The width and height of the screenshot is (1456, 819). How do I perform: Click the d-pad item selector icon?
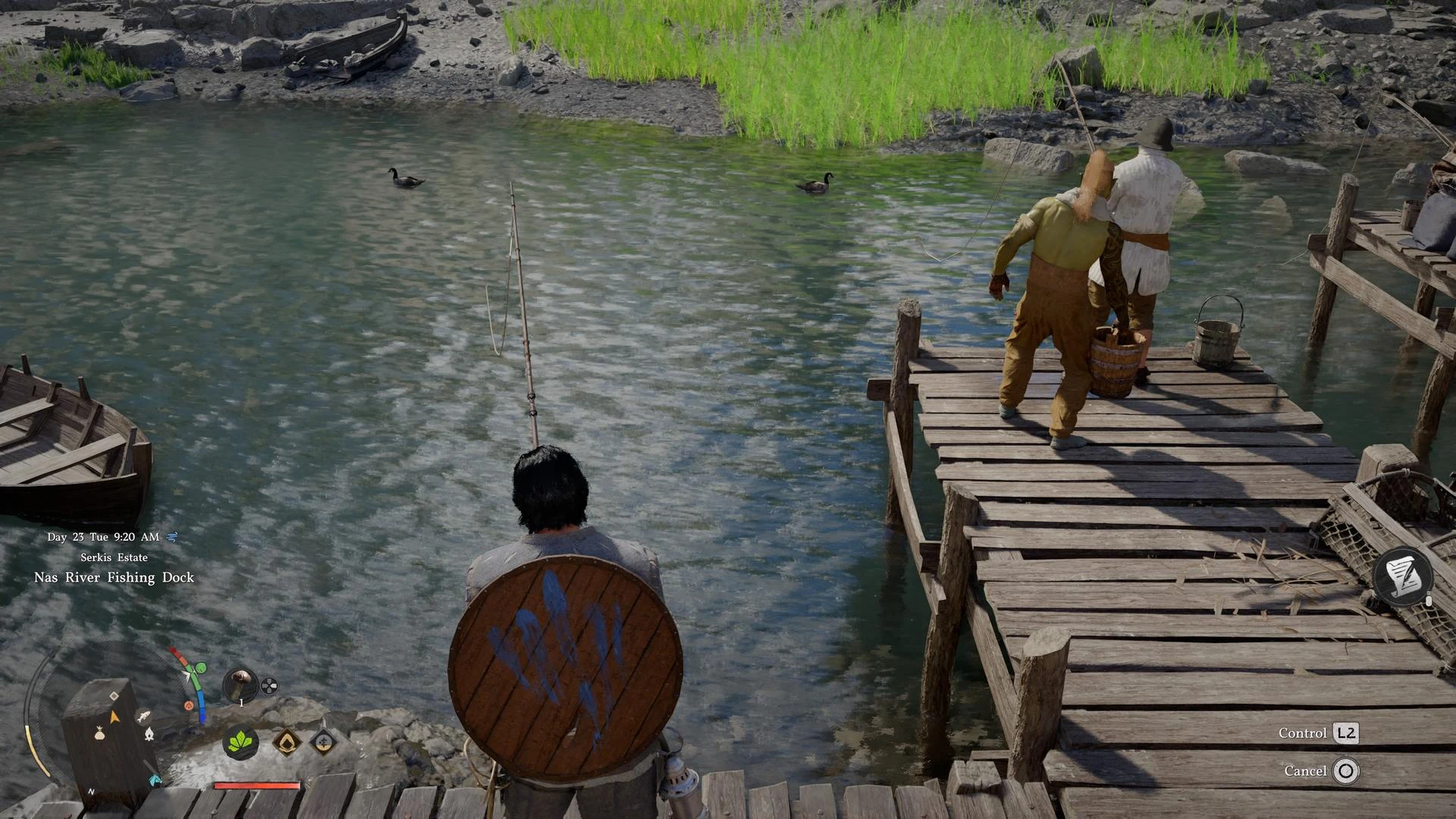coord(269,686)
